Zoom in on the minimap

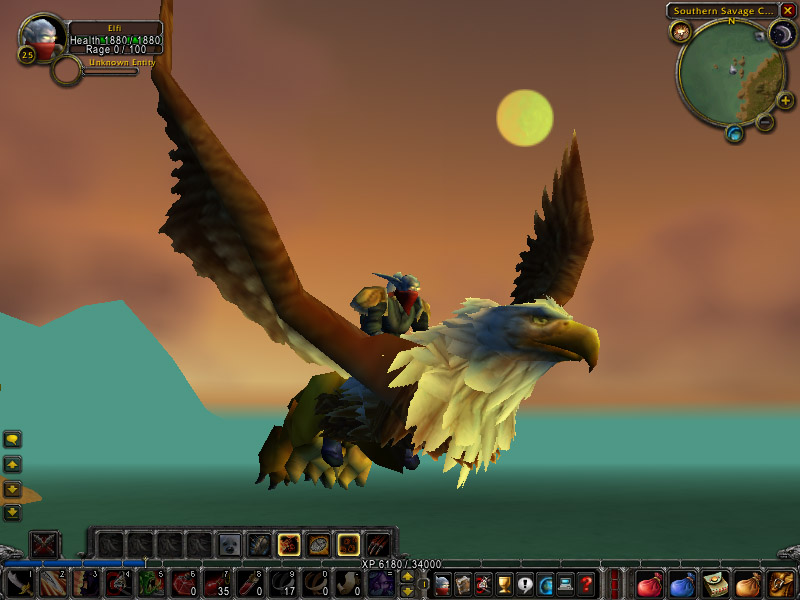click(785, 100)
